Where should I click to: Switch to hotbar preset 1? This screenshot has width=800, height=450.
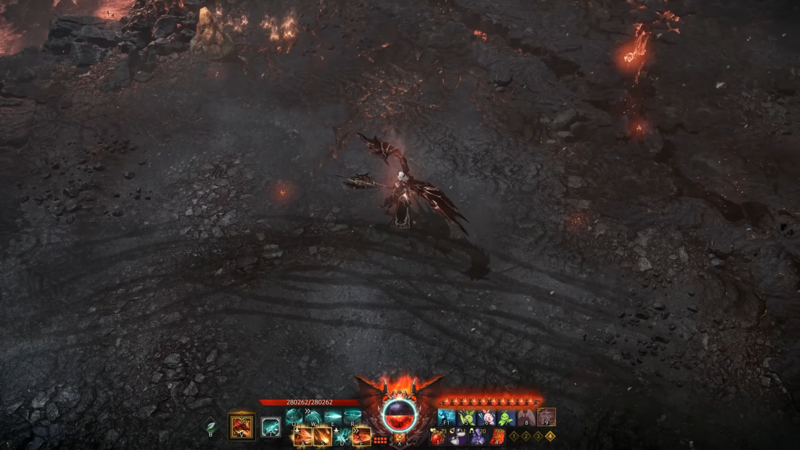[514, 437]
